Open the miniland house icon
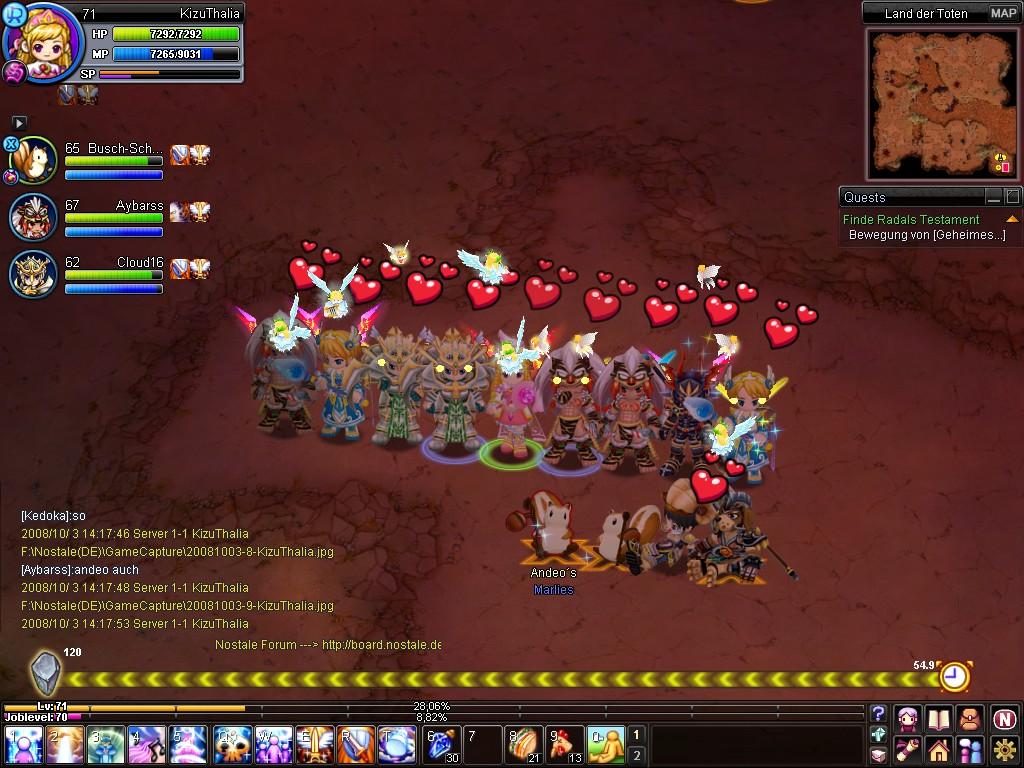Screen dimensions: 1024x768 939,749
